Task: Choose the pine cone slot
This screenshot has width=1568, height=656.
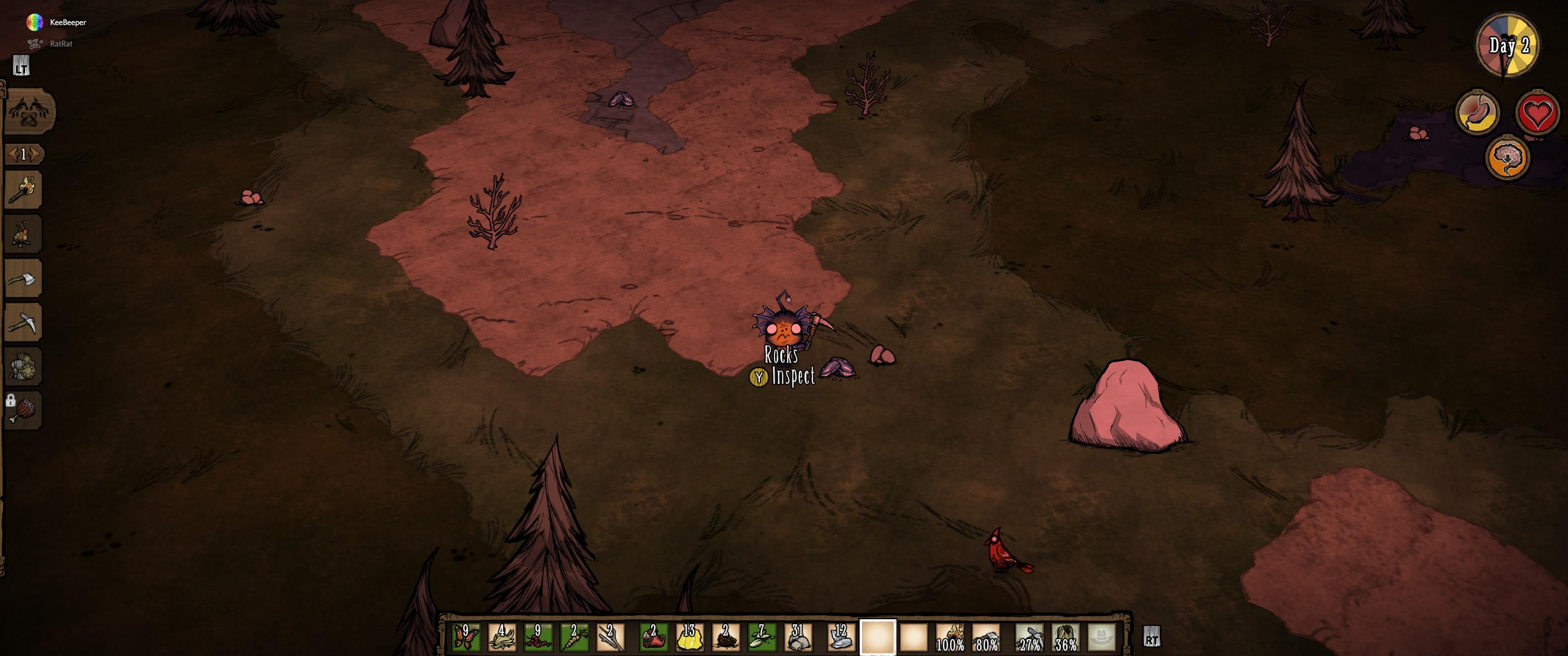Action: coord(725,637)
